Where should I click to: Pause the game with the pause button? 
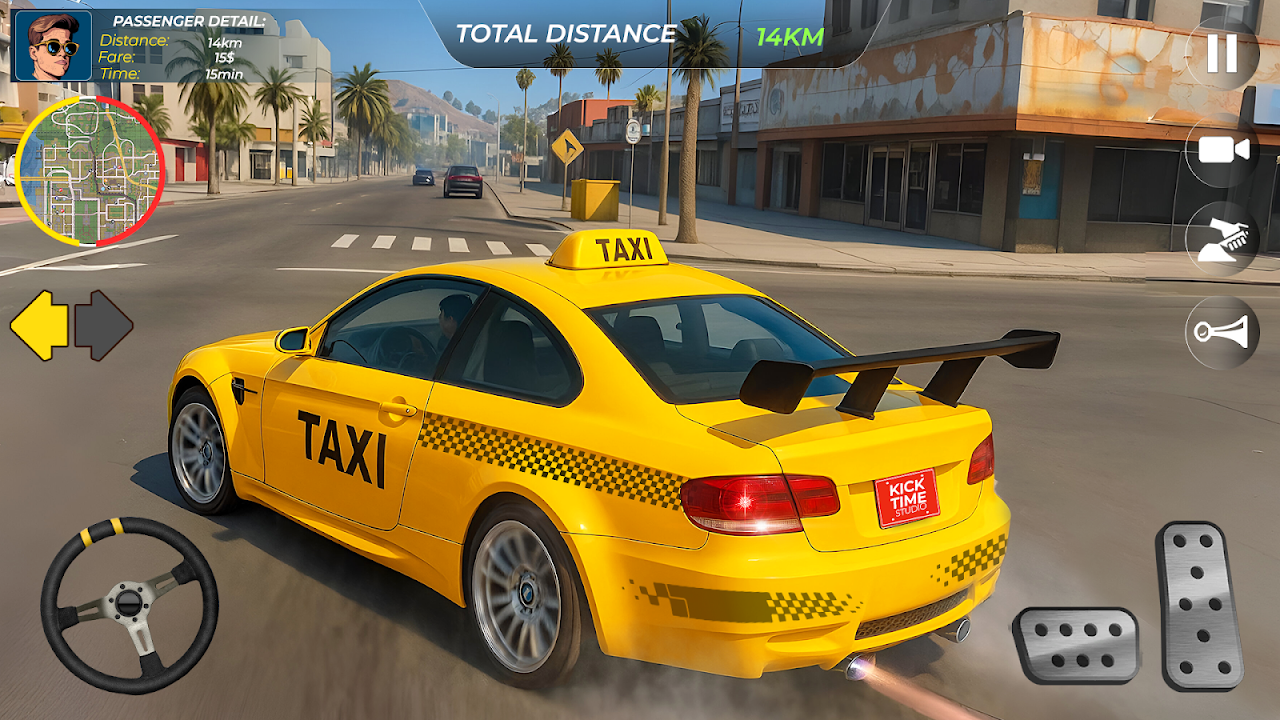coord(1222,53)
